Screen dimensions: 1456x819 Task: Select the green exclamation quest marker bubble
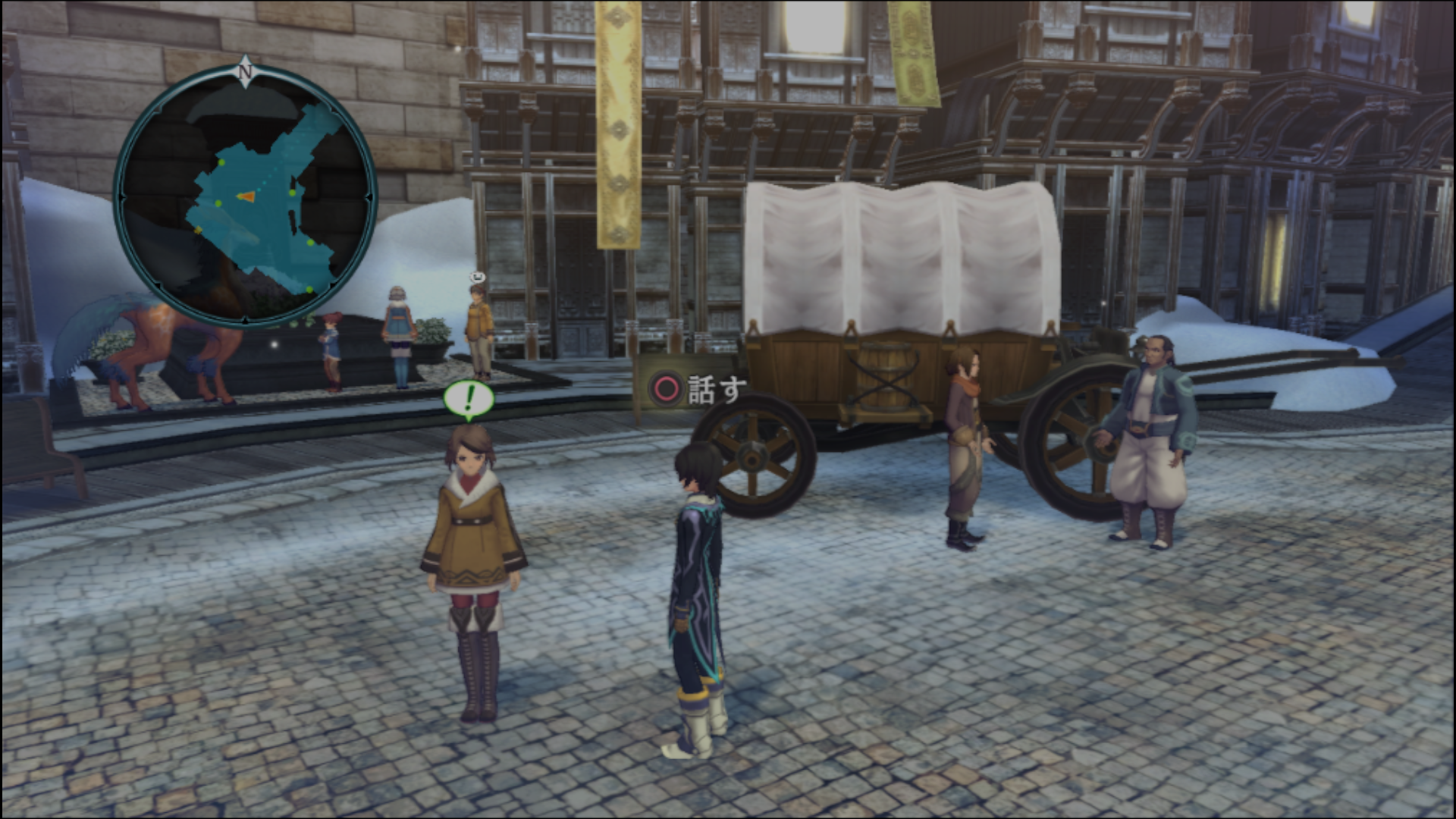point(469,397)
